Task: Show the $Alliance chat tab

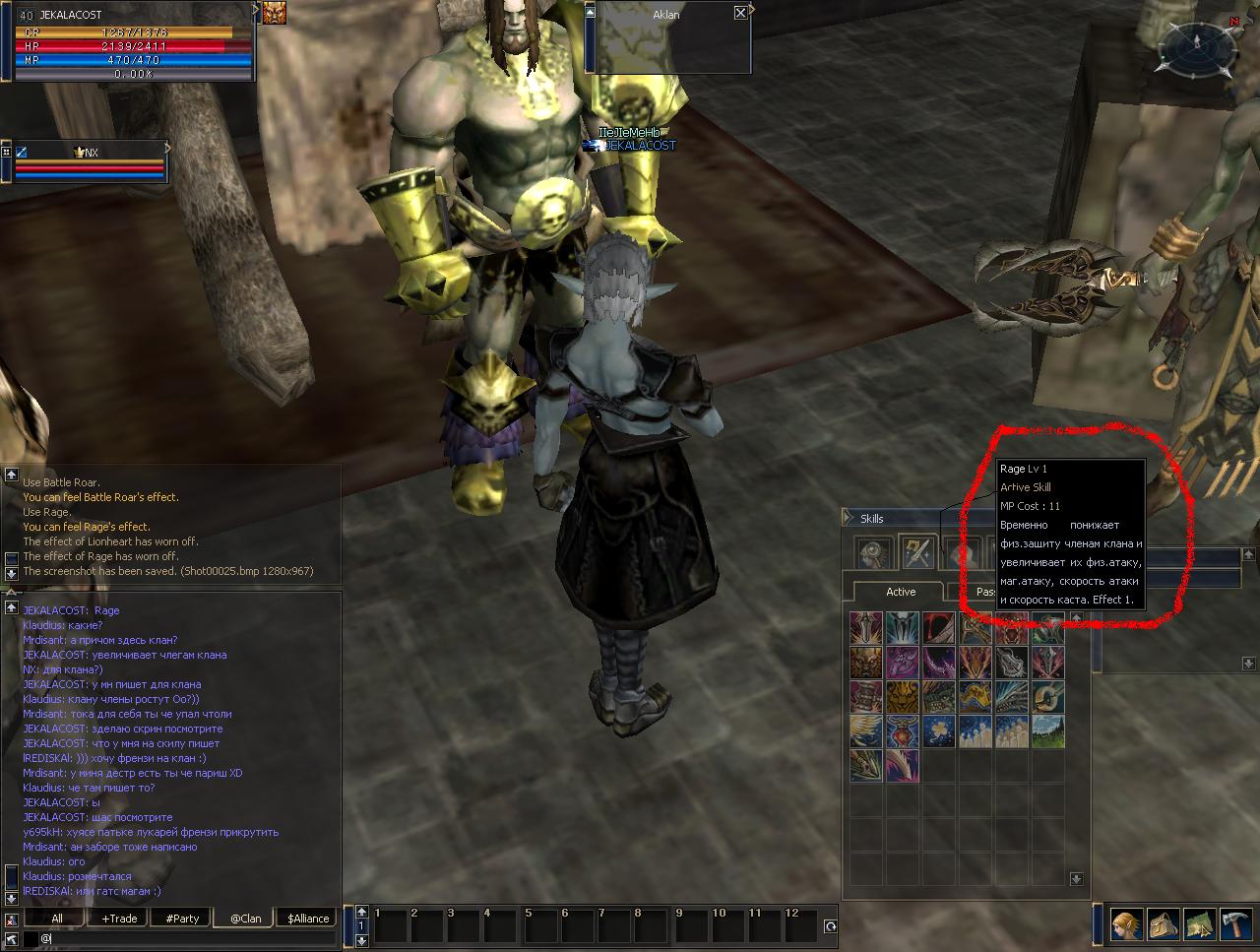Action: 308,919
